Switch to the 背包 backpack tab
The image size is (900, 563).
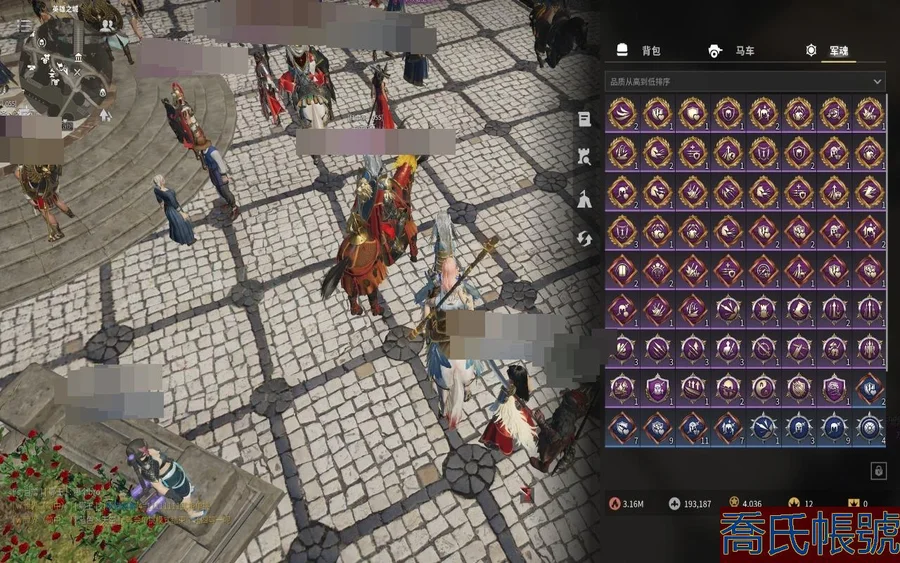pyautogui.click(x=640, y=51)
